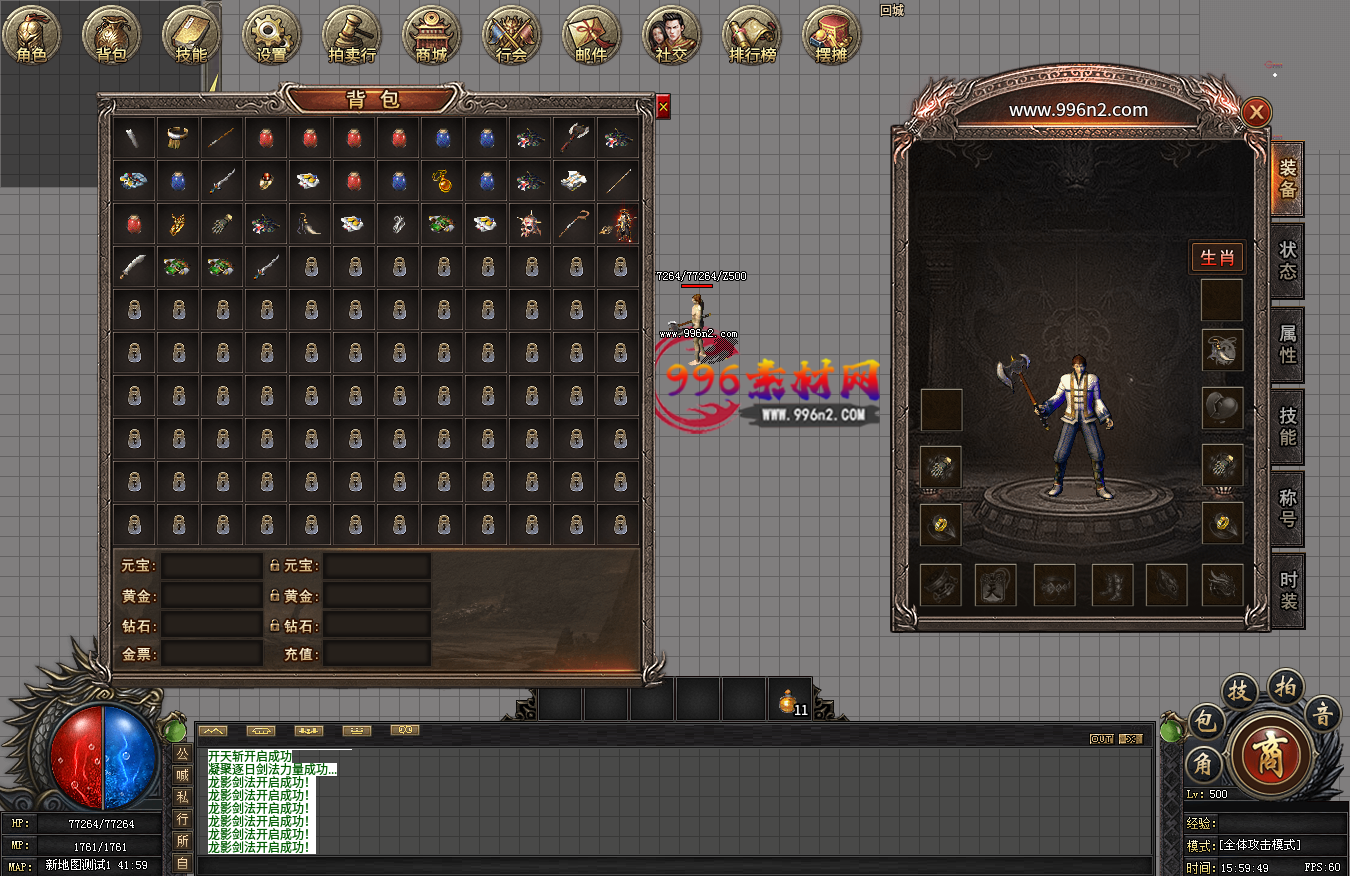
Task: Open the 商城 shop
Action: [x=431, y=36]
